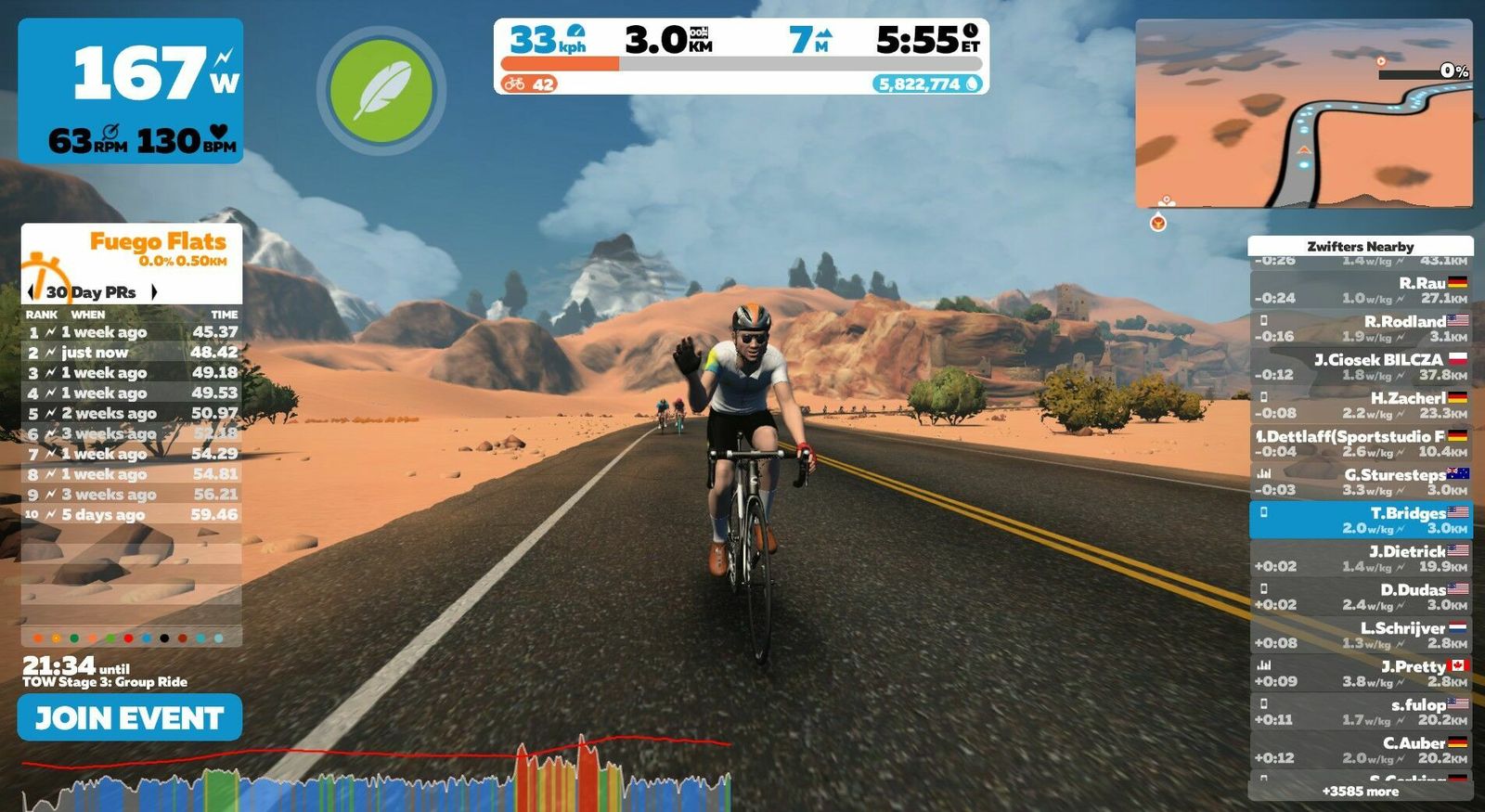Screen dimensions: 1485x812
Task: Select highlighted T.Bridges rider row
Action: pos(1360,520)
